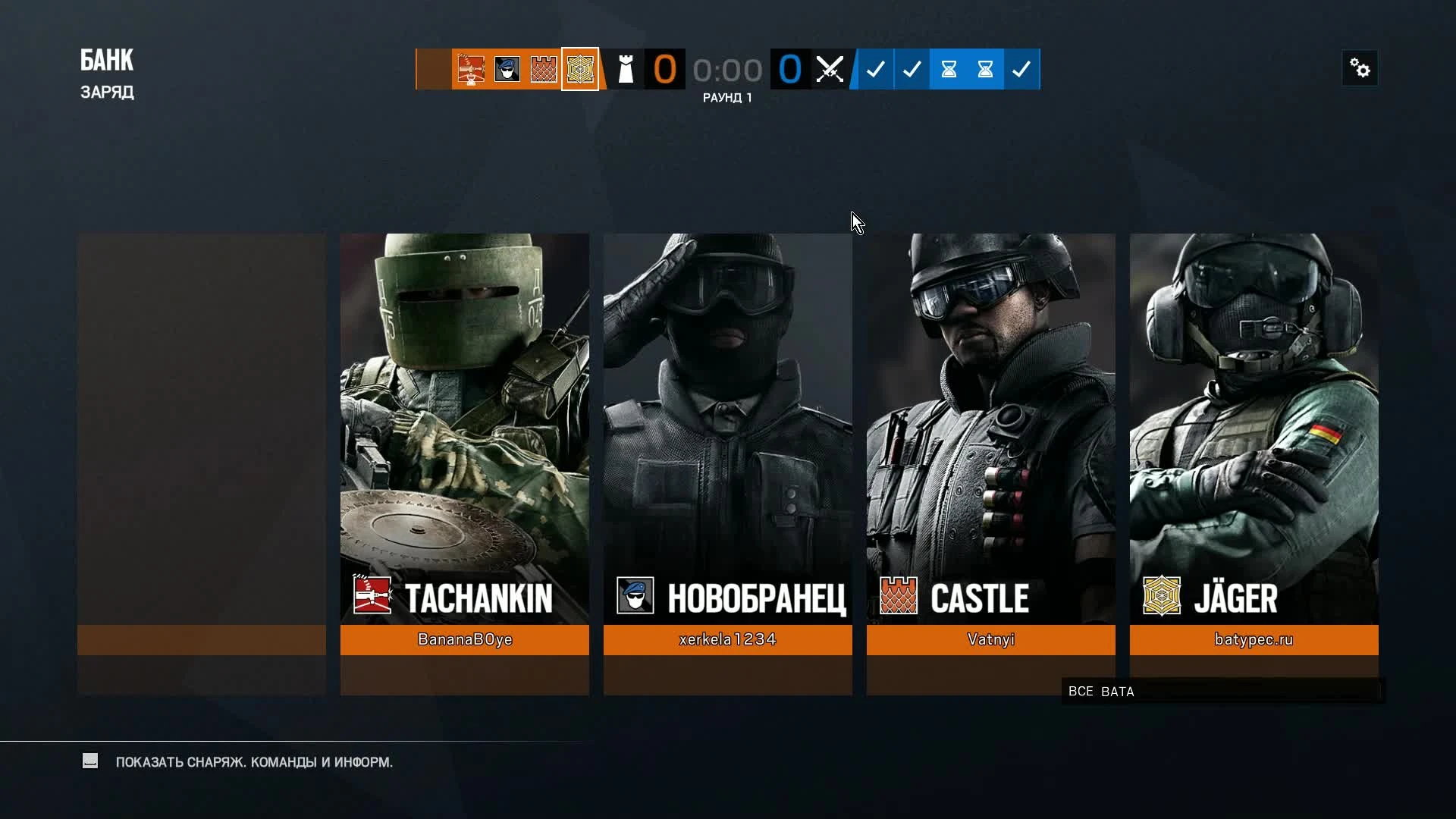Click the Recruit operator icon in the top bar
Viewport: 1456px width, 819px height.
point(507,69)
